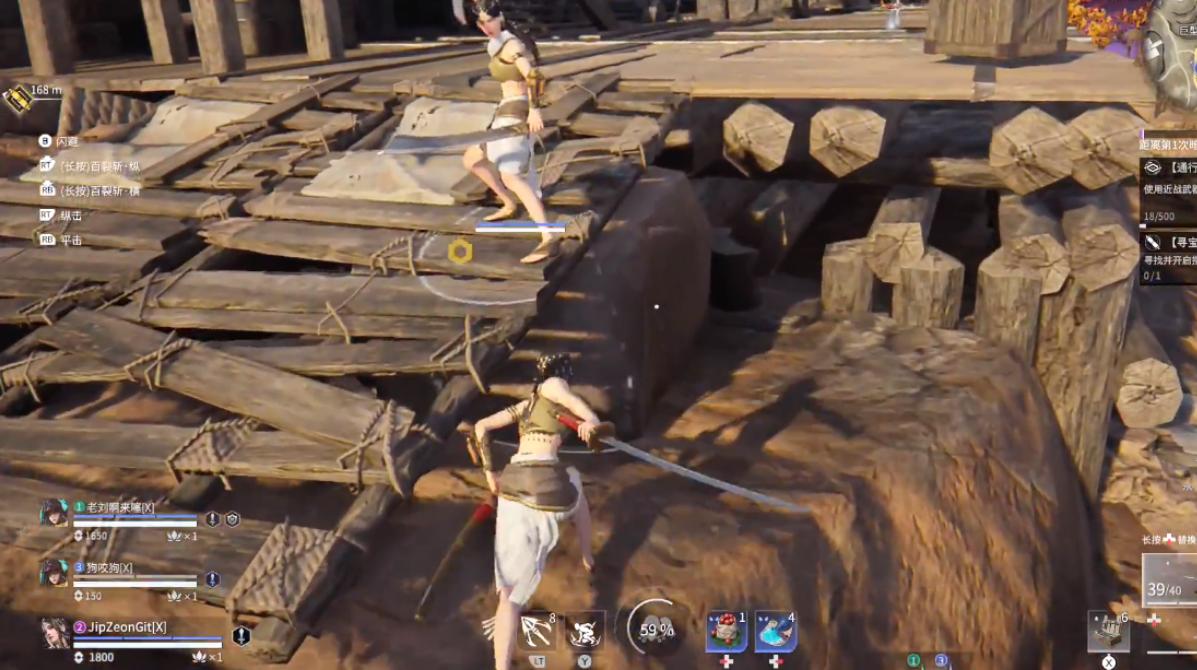Select teammate 狗咬狗 portrait
The width and height of the screenshot is (1197, 670).
tap(54, 573)
